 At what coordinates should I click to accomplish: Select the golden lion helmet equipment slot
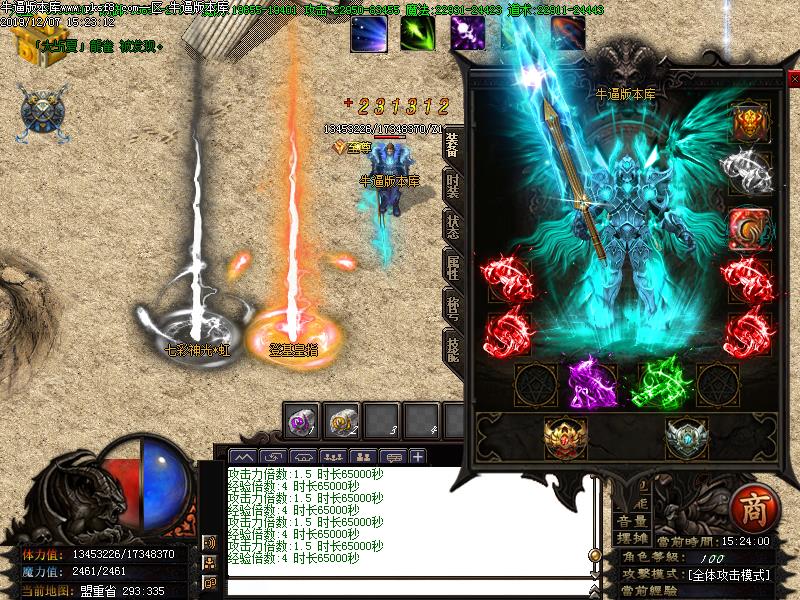(749, 124)
